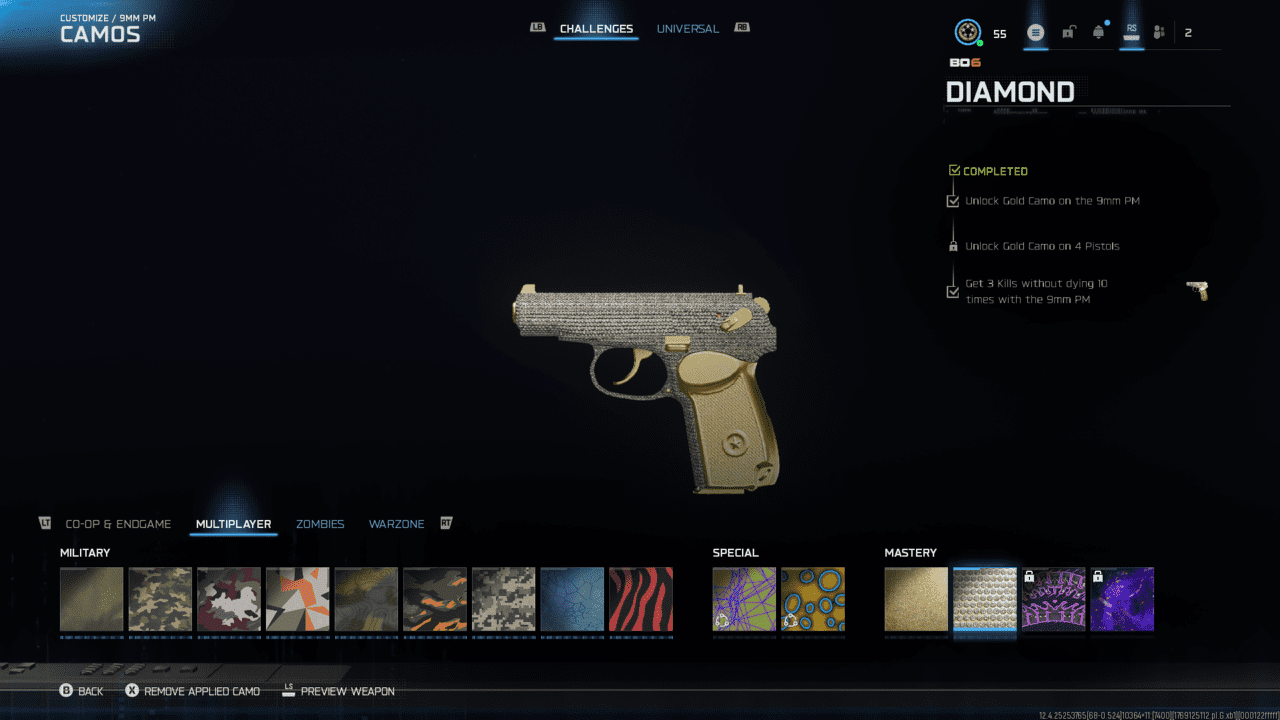Open the Universal camos tab
1280x720 pixels.
(687, 29)
